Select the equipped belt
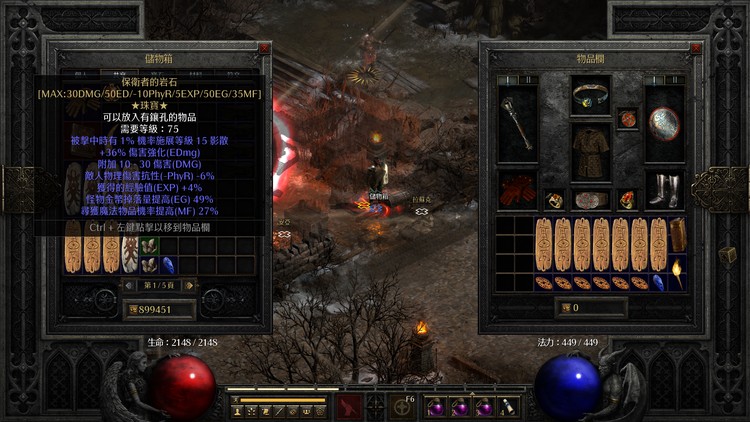Screen dimensions: 750x422 point(590,199)
